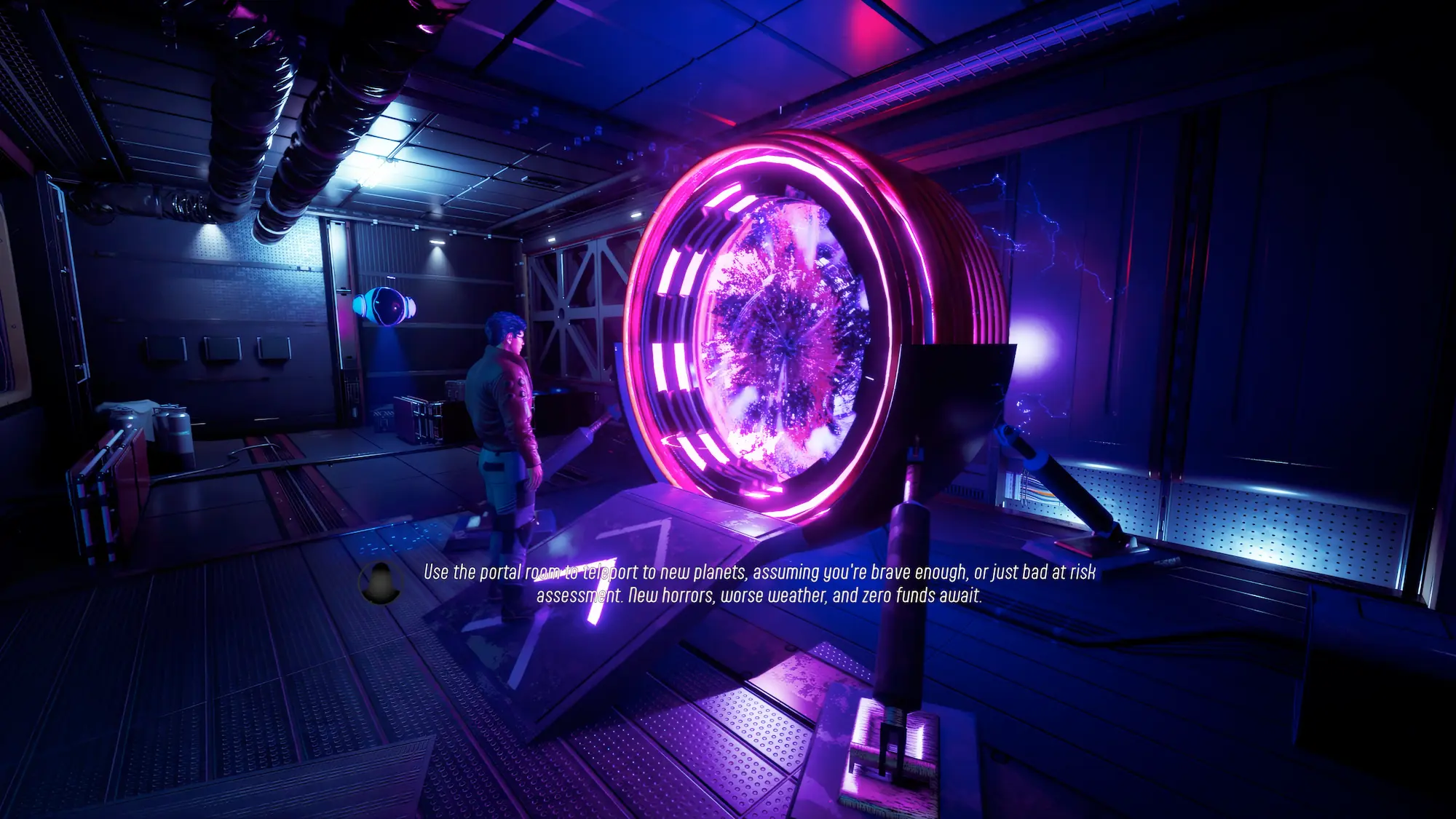
Task: Click the speaker portrait beside the subtitle
Action: (380, 583)
